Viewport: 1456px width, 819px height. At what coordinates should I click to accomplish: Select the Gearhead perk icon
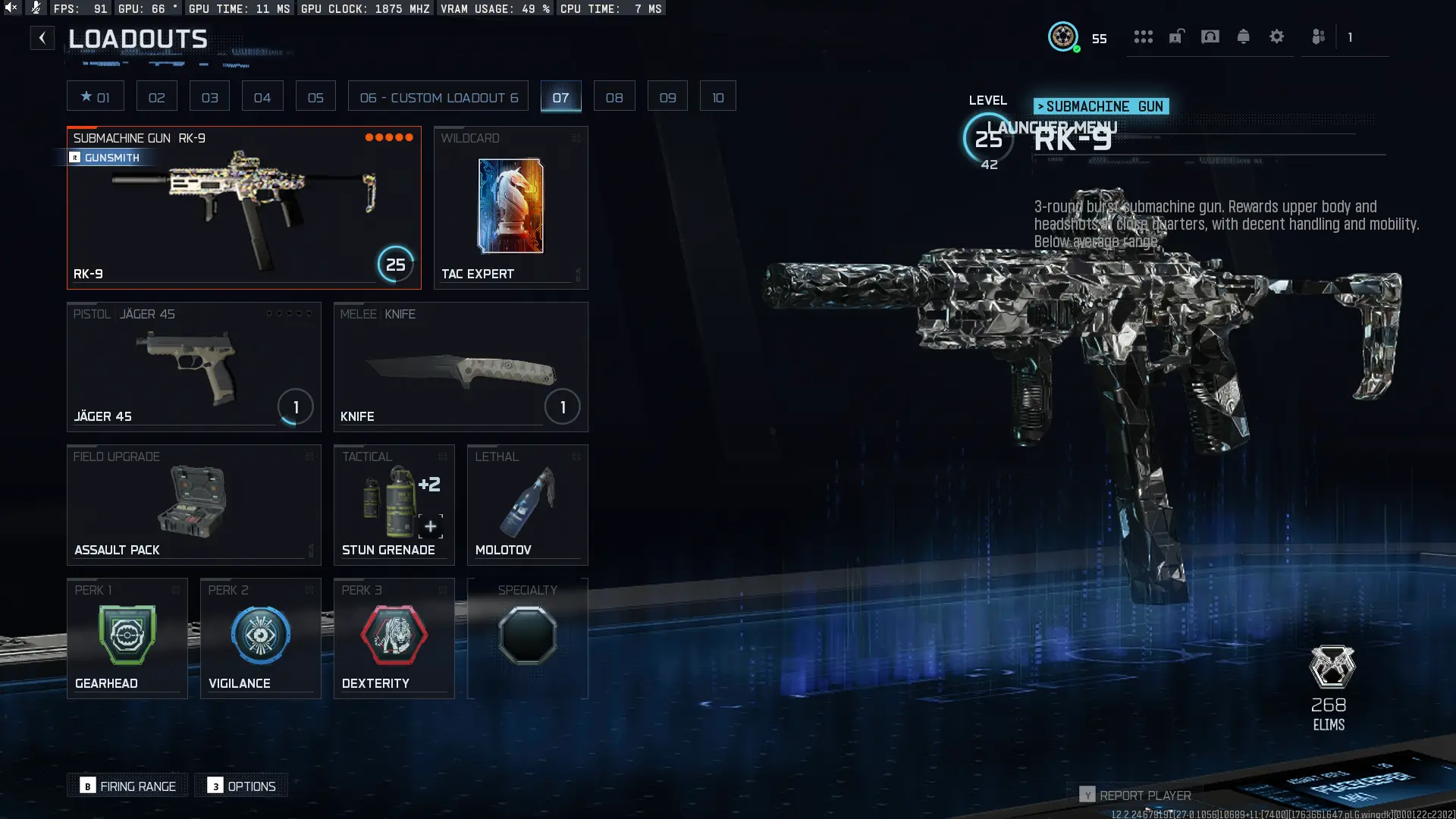point(127,635)
